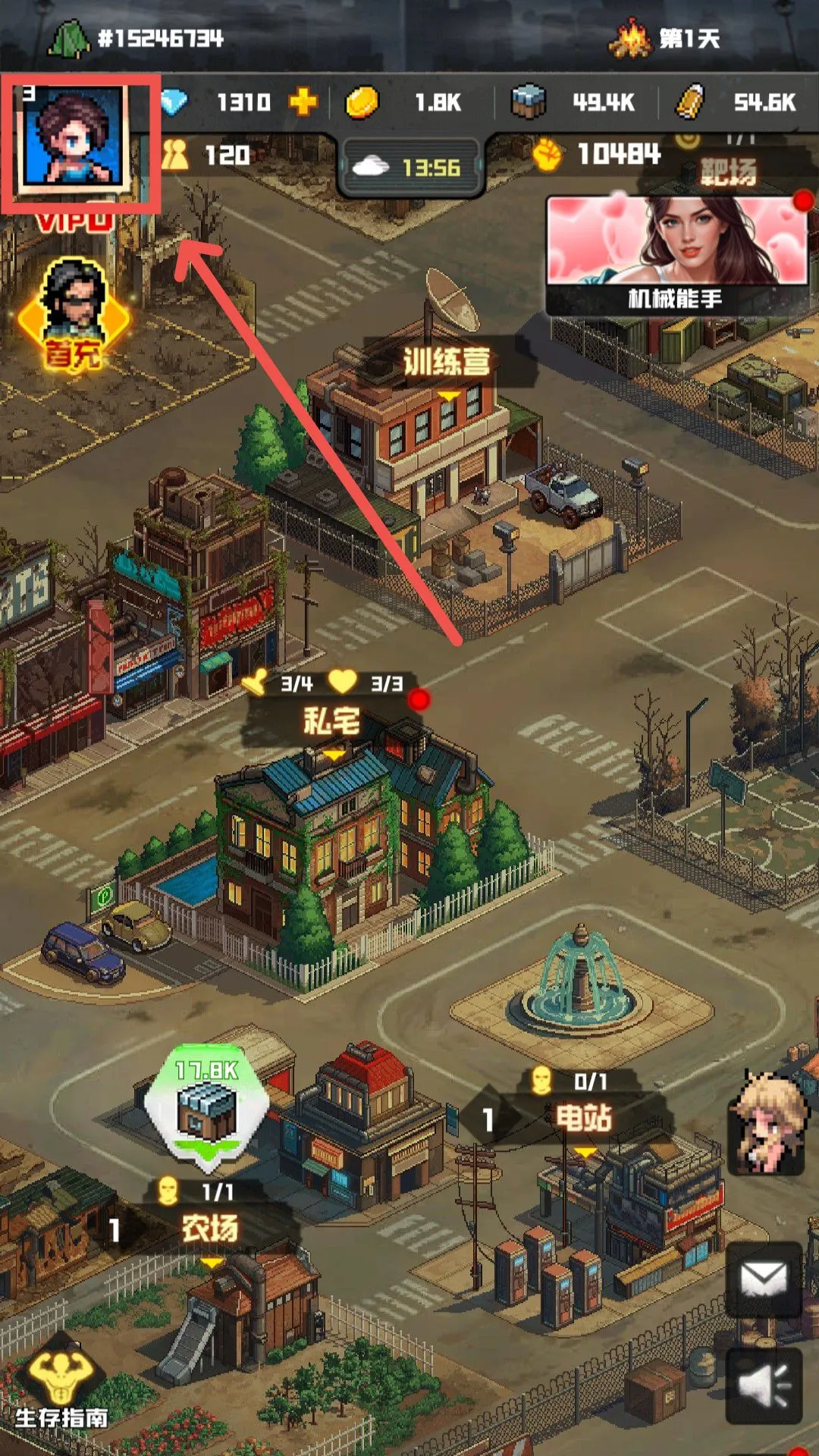Viewport: 819px width, 1456px height.
Task: Open the mail envelope inbox
Action: point(763,1280)
